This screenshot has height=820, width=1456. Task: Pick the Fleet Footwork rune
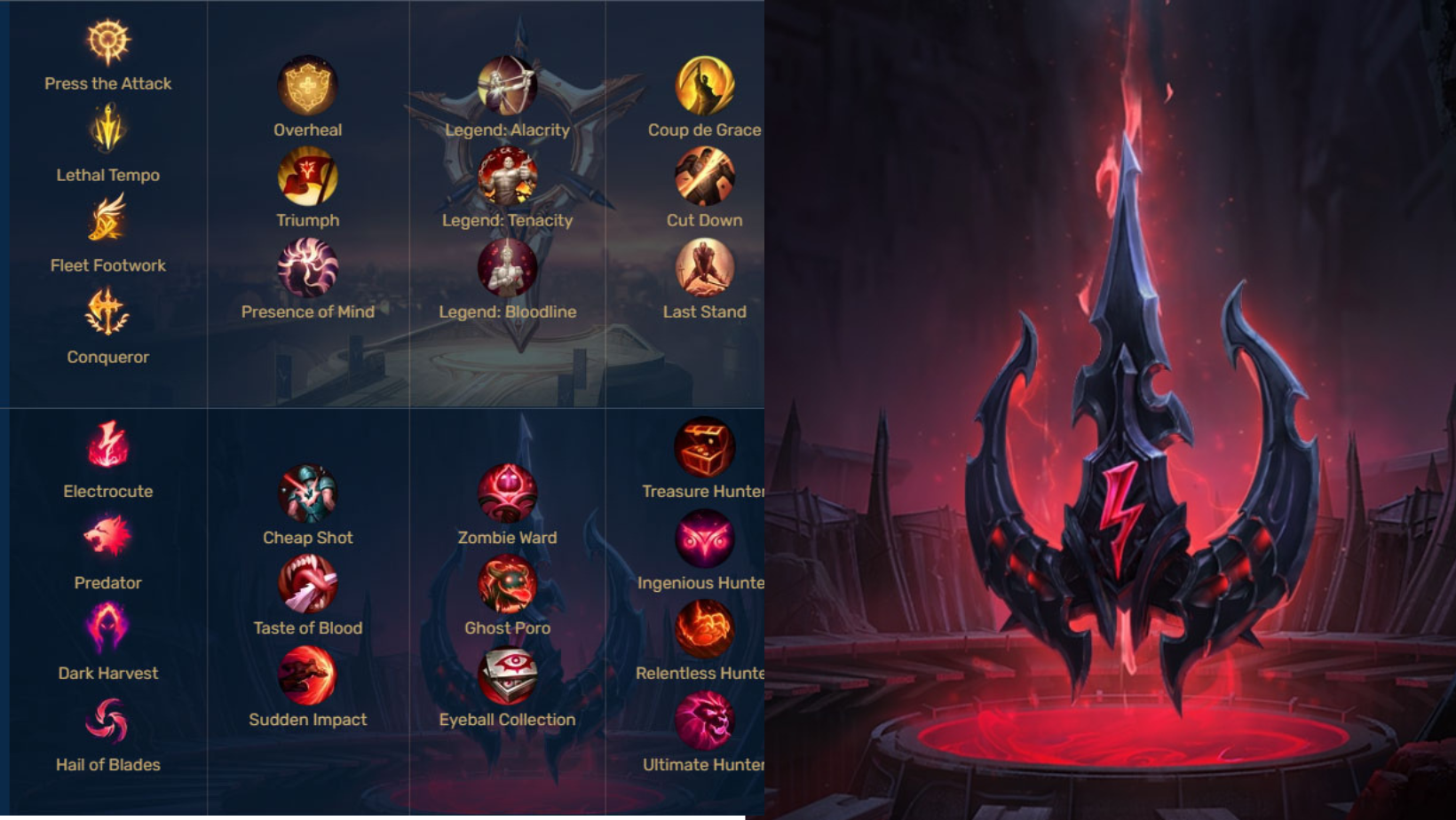(108, 220)
